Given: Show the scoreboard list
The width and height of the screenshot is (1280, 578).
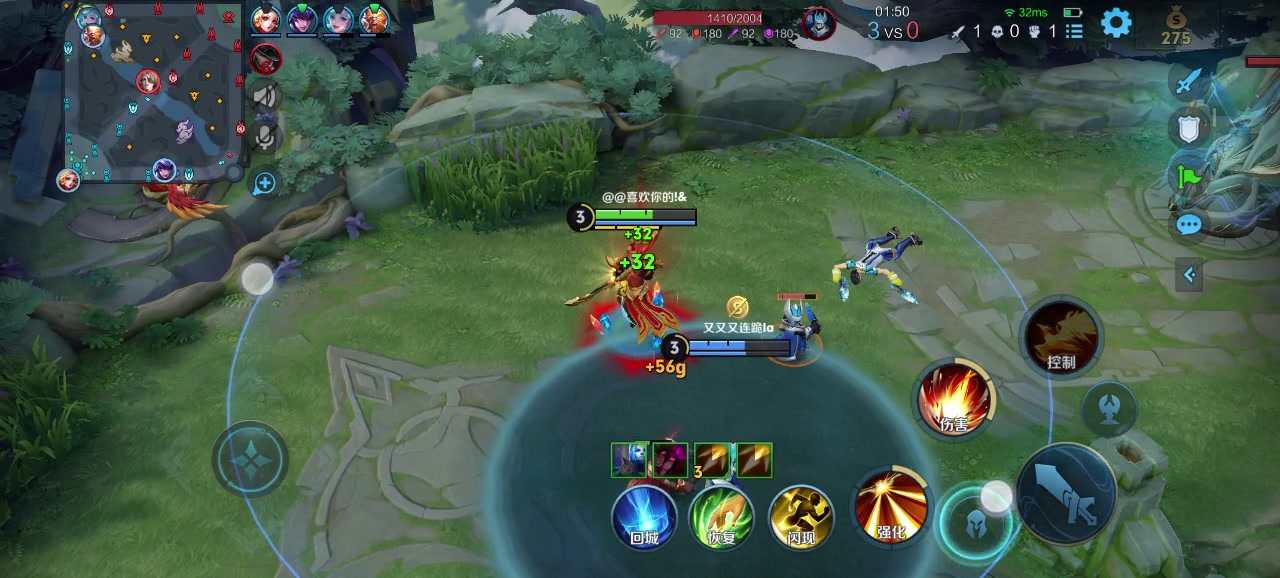Looking at the screenshot, I should [1074, 31].
